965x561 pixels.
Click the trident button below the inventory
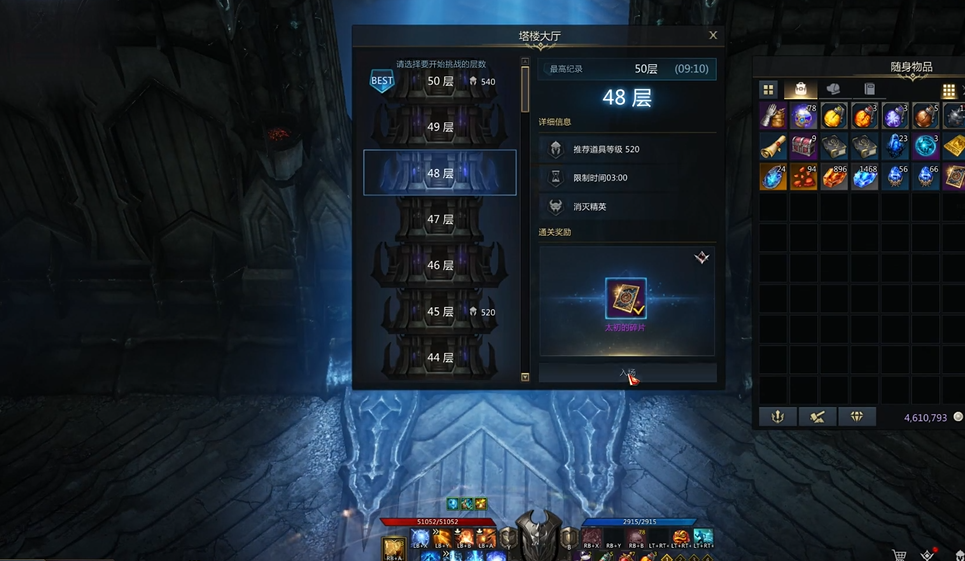(778, 417)
